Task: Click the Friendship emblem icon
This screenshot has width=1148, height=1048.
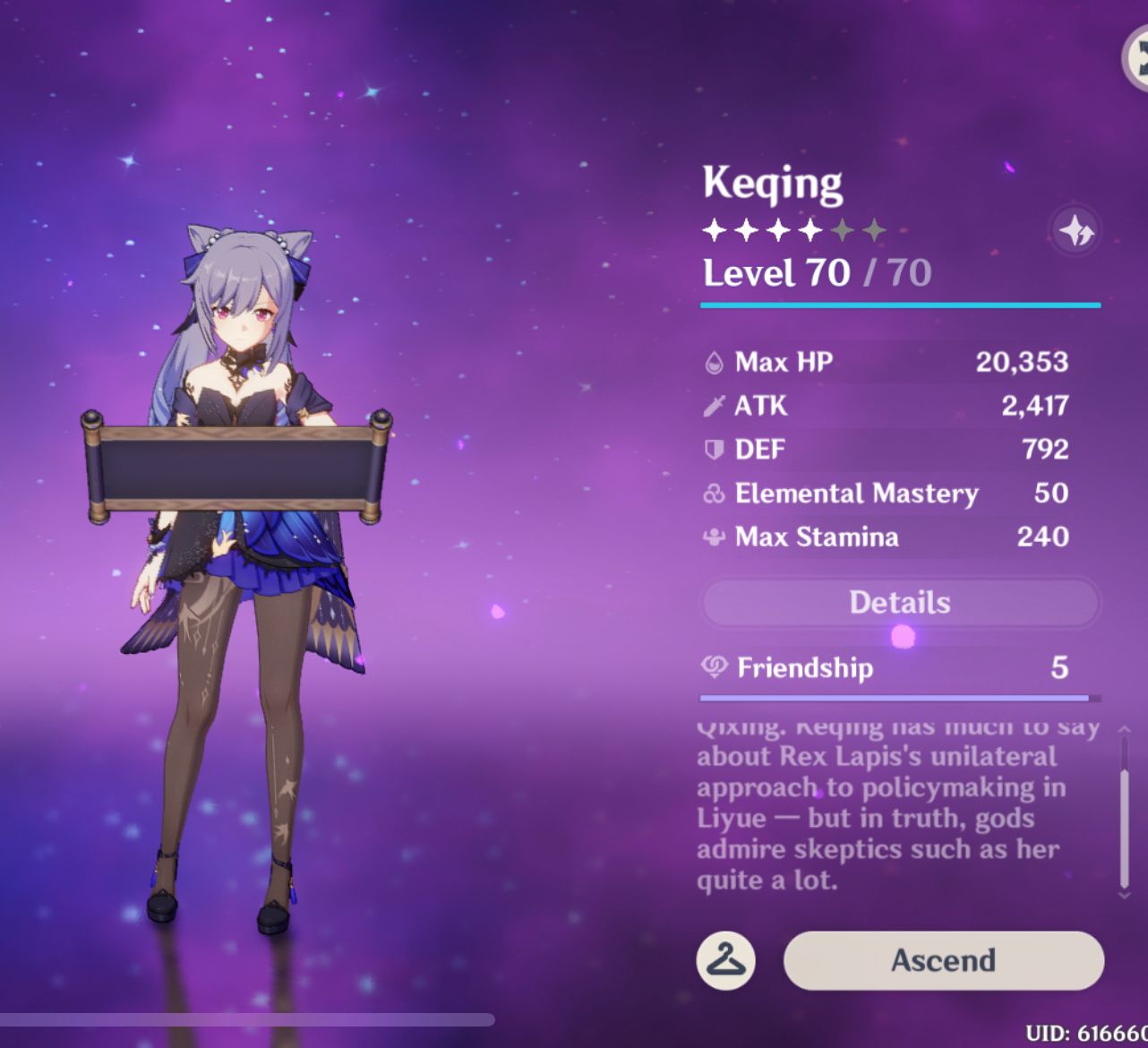Action: 713,667
